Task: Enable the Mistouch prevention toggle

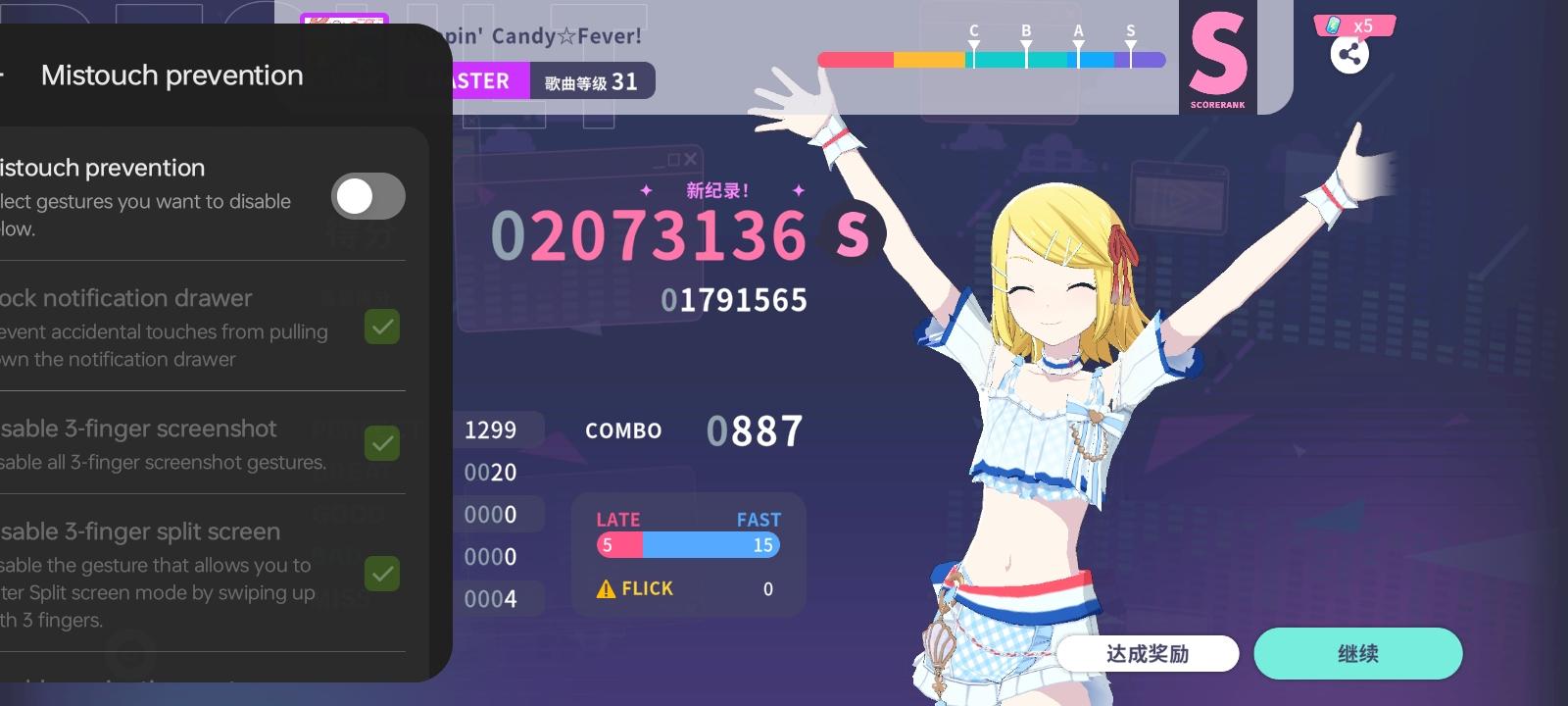Action: (x=367, y=196)
